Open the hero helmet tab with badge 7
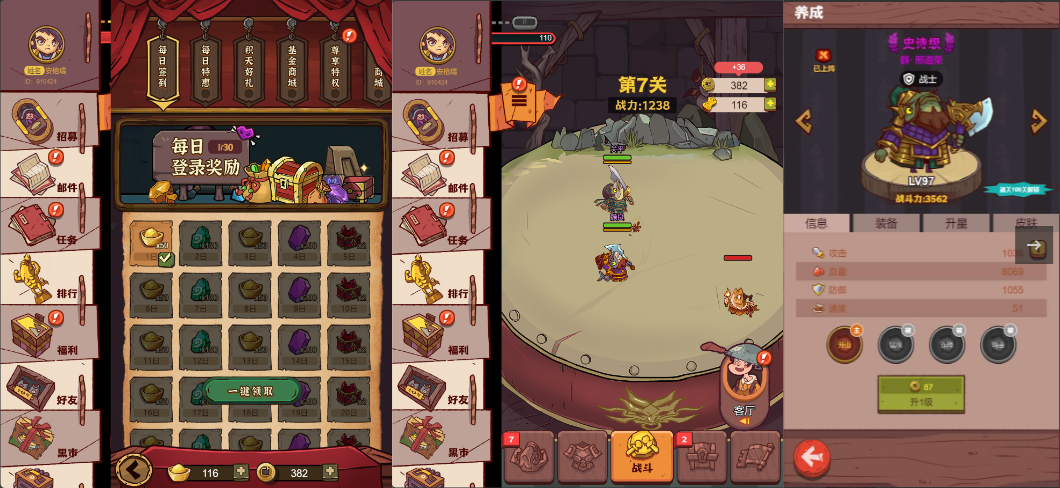The width and height of the screenshot is (1060, 488). (x=529, y=457)
